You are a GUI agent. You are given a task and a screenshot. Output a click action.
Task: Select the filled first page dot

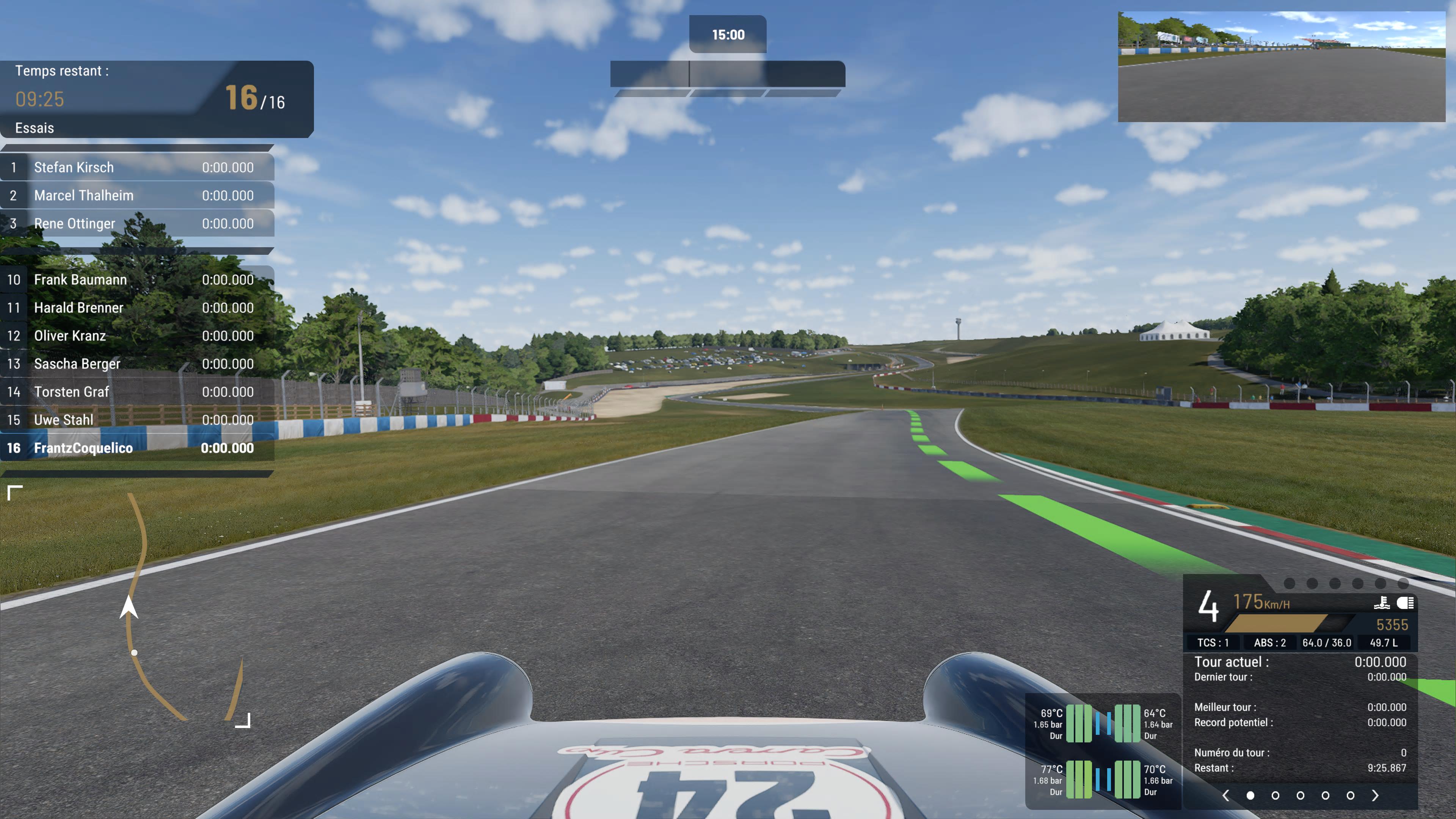point(1250,795)
